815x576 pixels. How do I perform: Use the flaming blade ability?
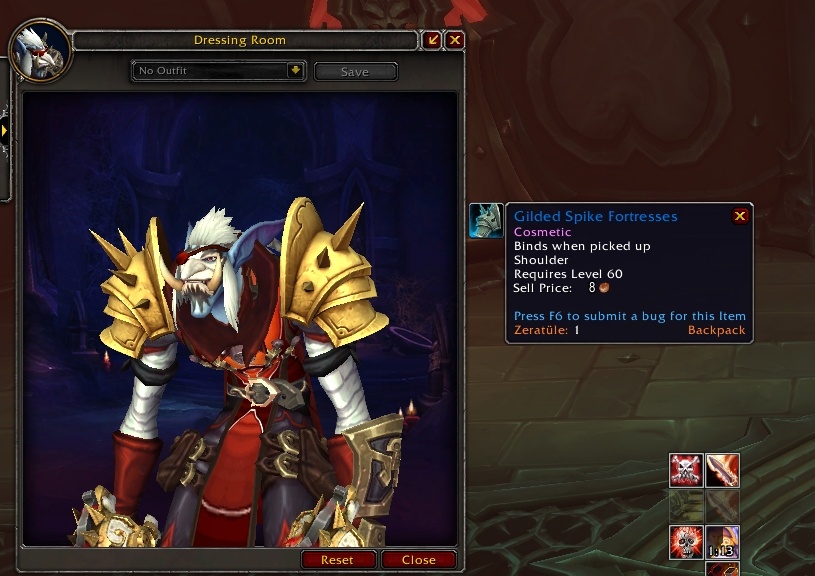click(x=723, y=470)
